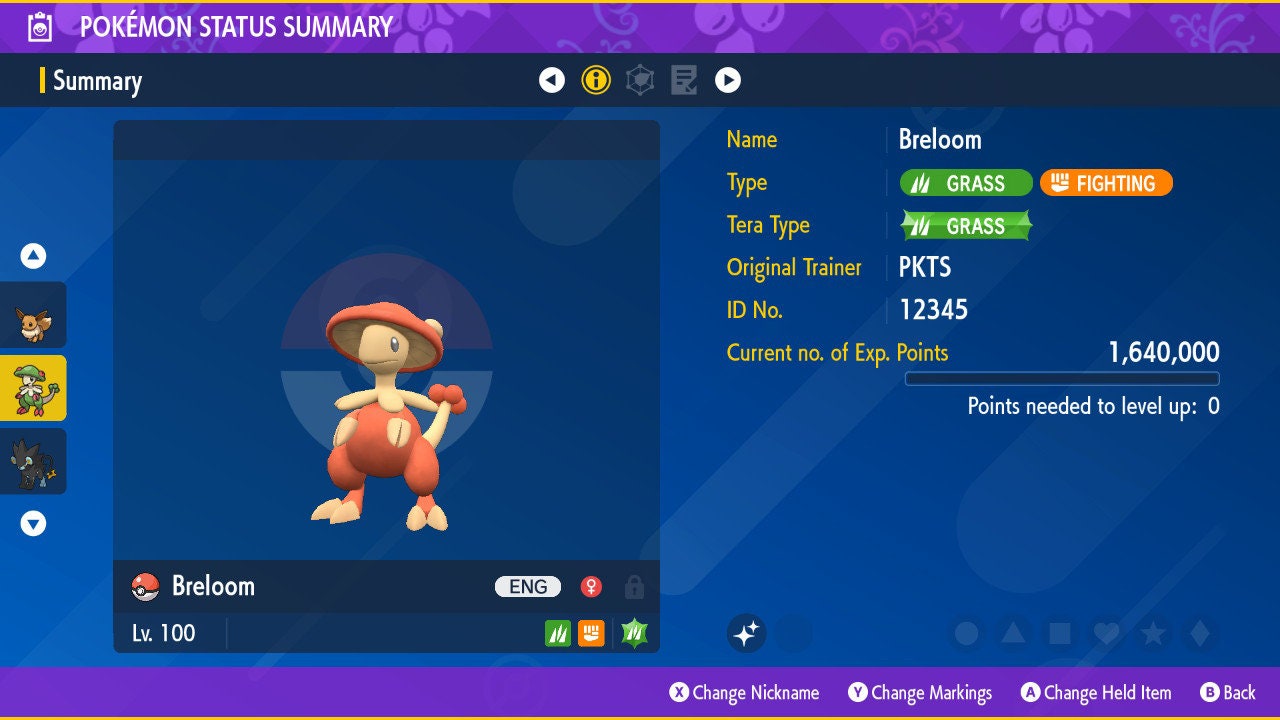Toggle the triangle marking
1280x720 pixels.
tap(1013, 633)
